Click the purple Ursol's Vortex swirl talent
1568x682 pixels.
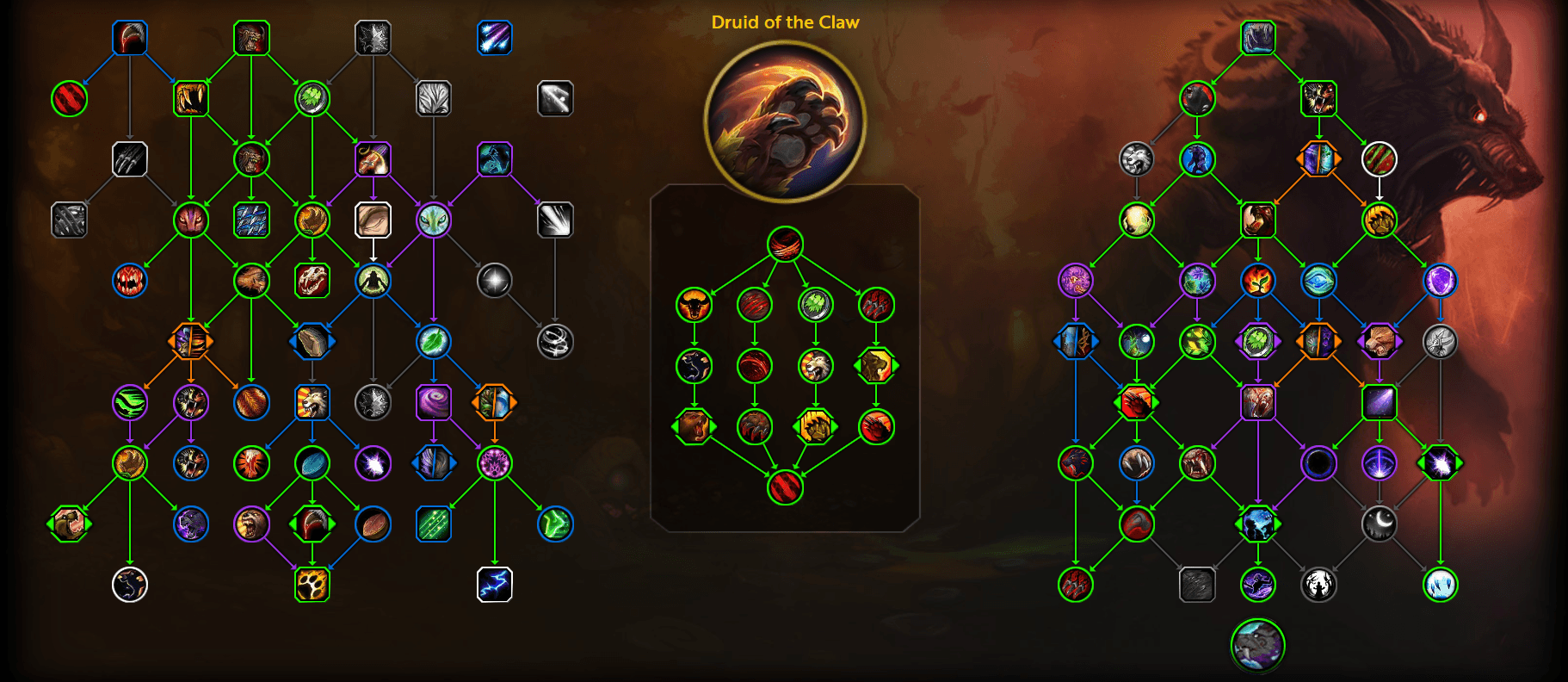(x=433, y=402)
